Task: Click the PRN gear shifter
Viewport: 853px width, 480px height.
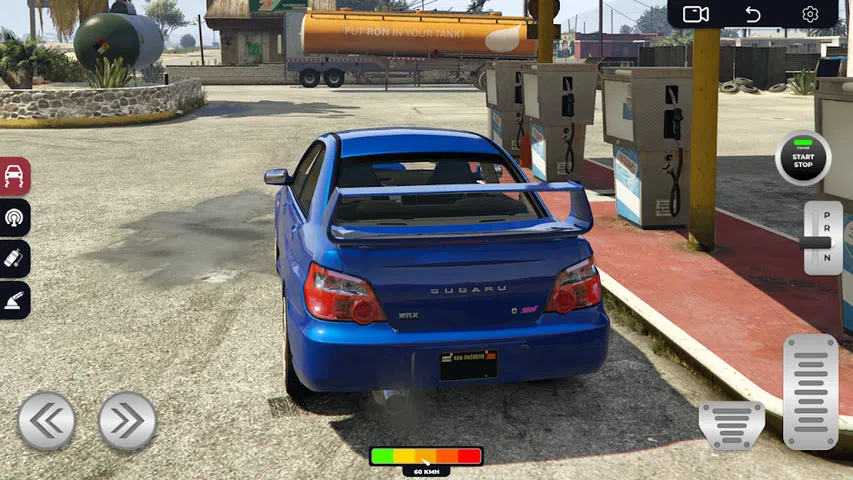Action: pos(822,238)
